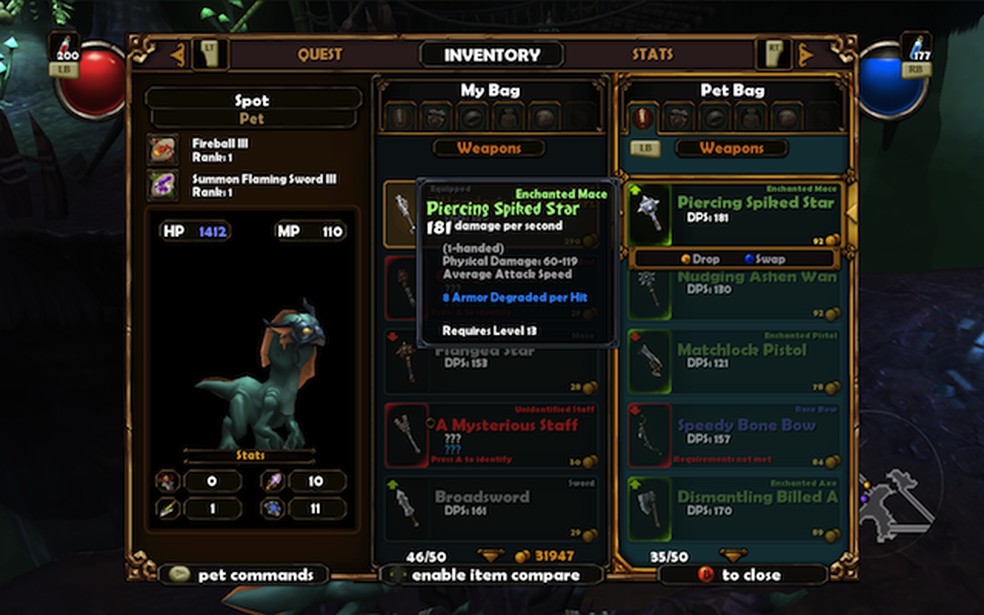Select the Summon Flaming Sword III icon
Image resolution: width=984 pixels, height=615 pixels.
pyautogui.click(x=162, y=184)
